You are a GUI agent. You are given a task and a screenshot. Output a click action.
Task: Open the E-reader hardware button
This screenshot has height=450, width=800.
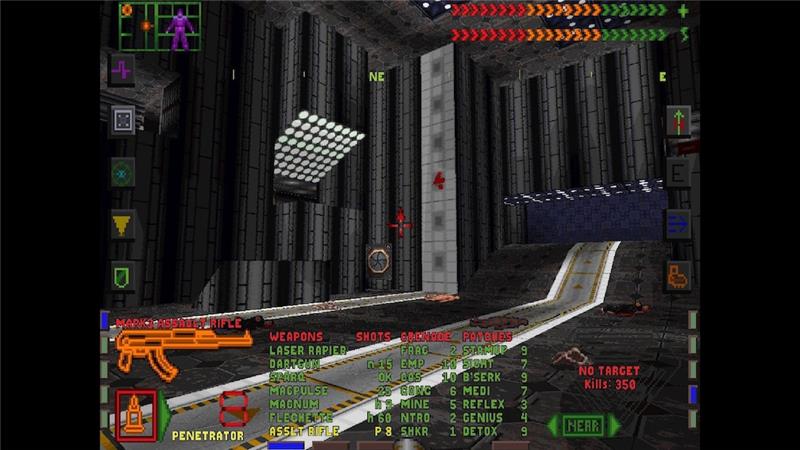(x=678, y=173)
